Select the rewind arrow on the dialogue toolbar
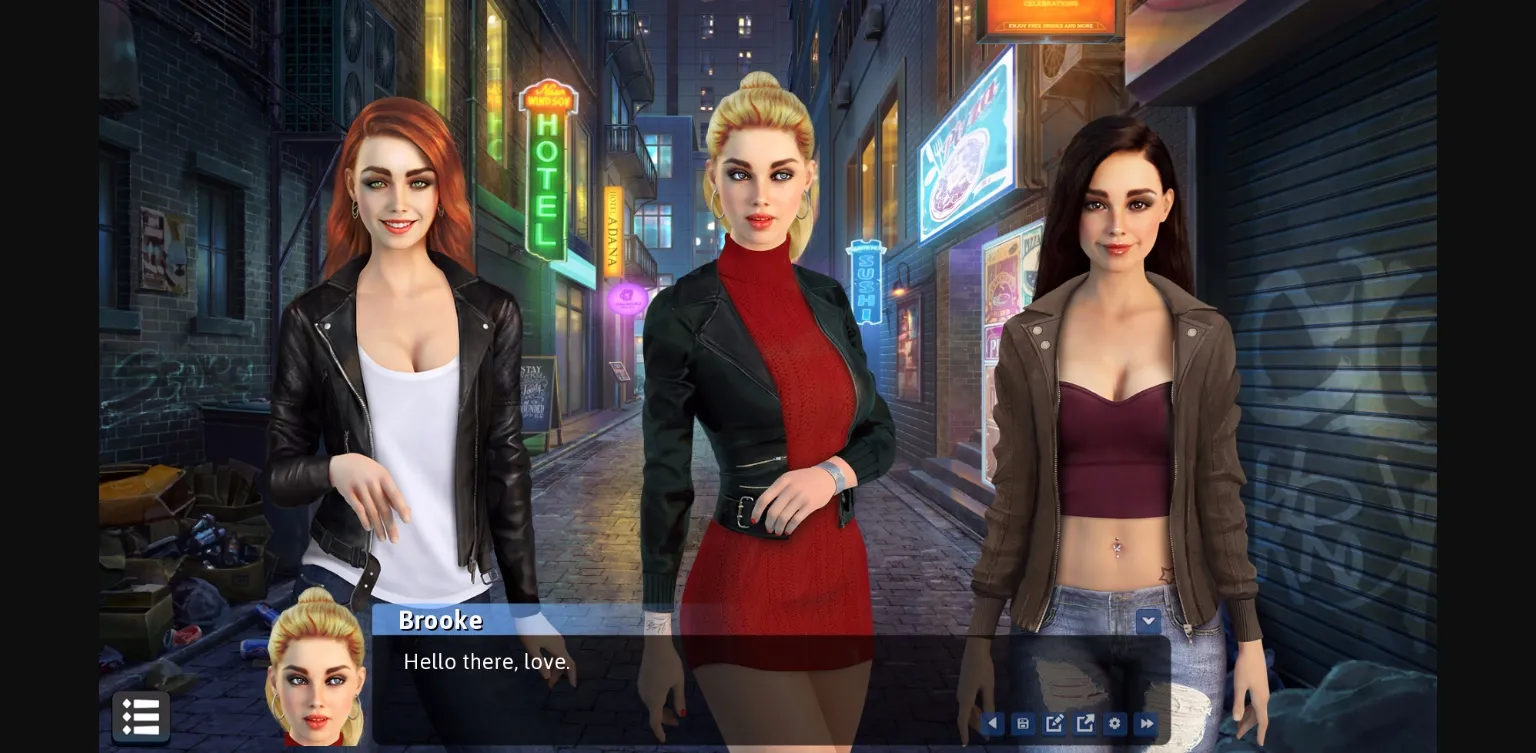Viewport: 1536px width, 753px height. 992,723
